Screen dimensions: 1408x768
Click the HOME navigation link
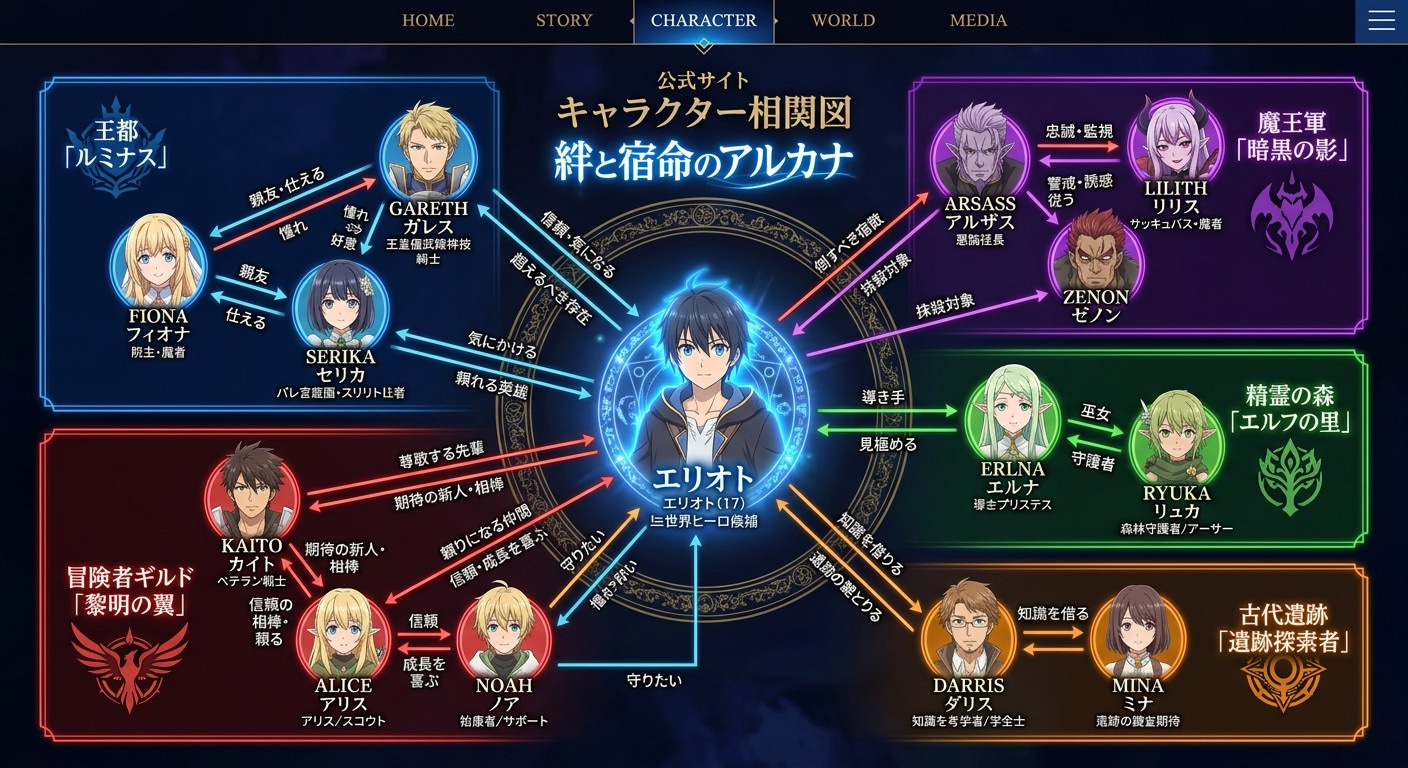(428, 20)
